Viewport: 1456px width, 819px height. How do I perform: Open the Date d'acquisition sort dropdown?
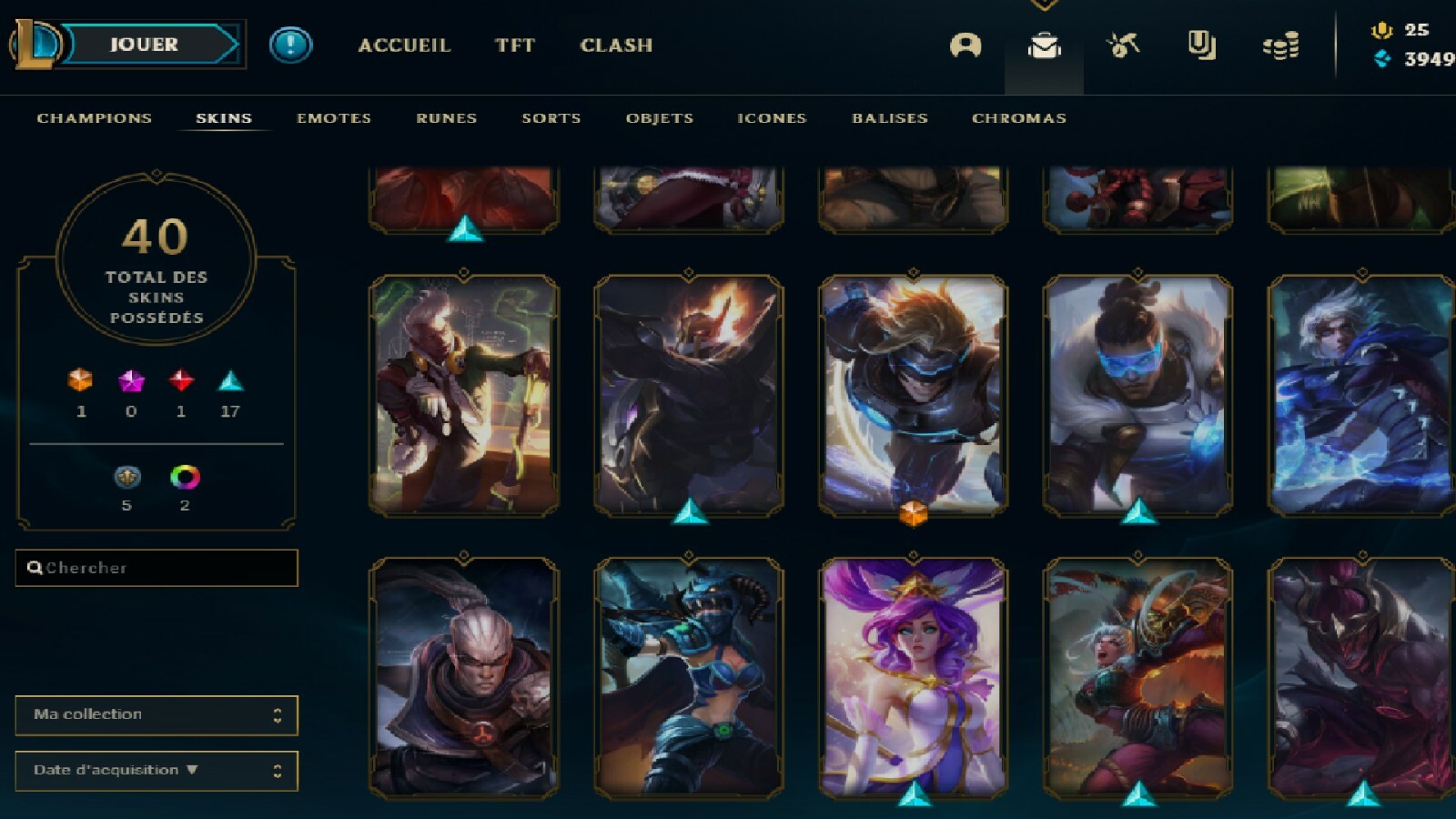pyautogui.click(x=156, y=770)
